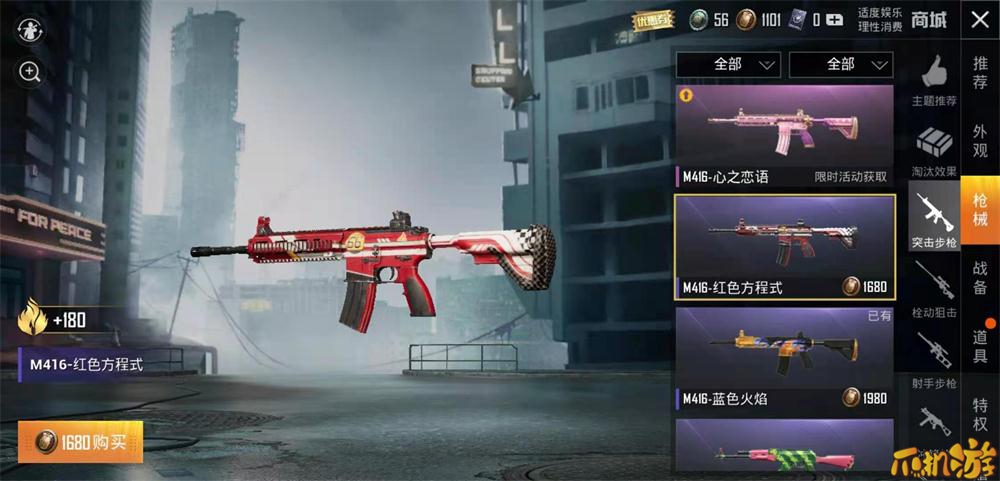This screenshot has width=1000, height=481.
Task: Show the 主题推荐 thumbs-up category
Action: (934, 80)
